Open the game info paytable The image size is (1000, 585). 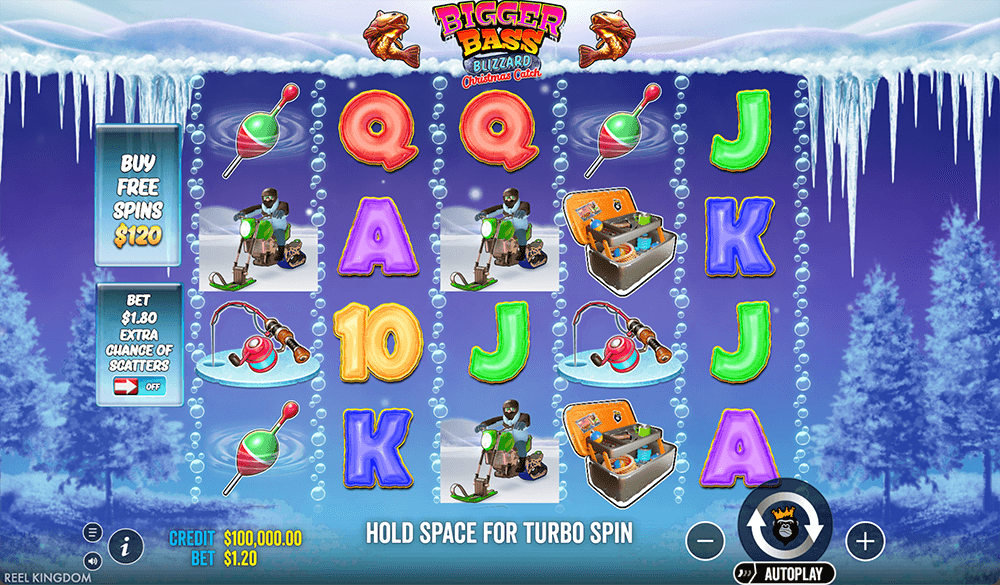click(125, 546)
